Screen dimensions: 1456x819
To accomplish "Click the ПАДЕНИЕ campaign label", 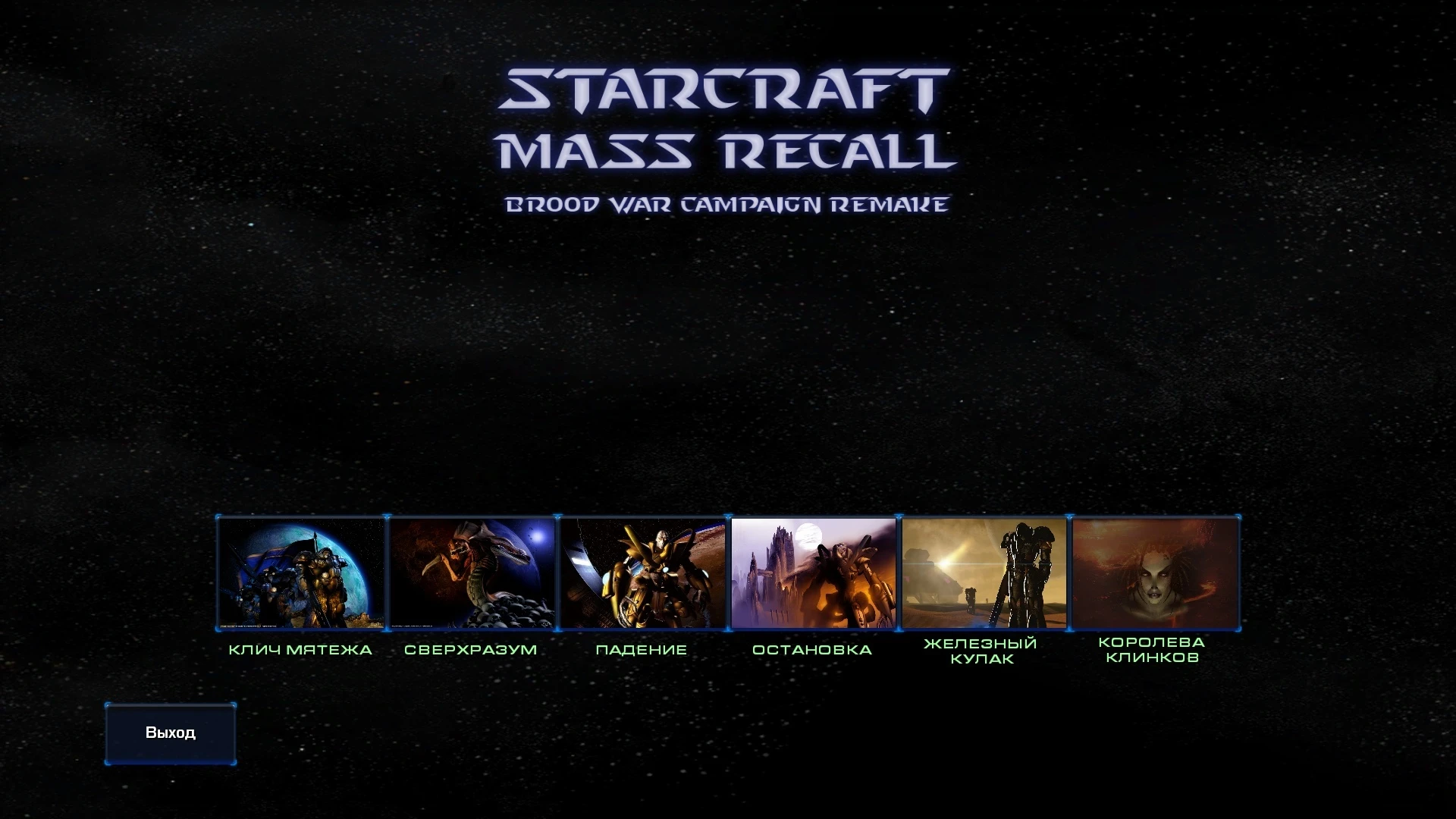I will coord(642,649).
